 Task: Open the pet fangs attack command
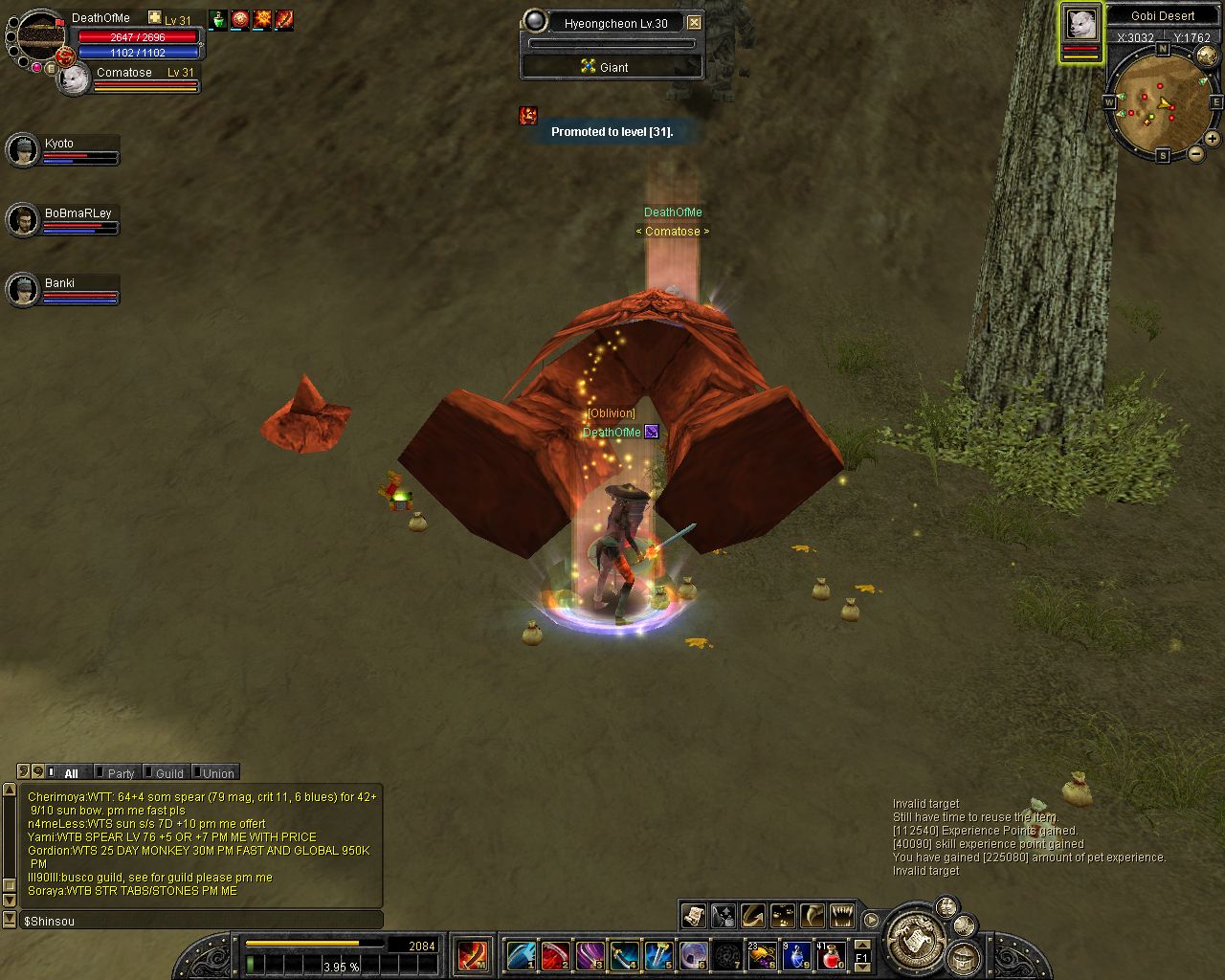point(842,916)
